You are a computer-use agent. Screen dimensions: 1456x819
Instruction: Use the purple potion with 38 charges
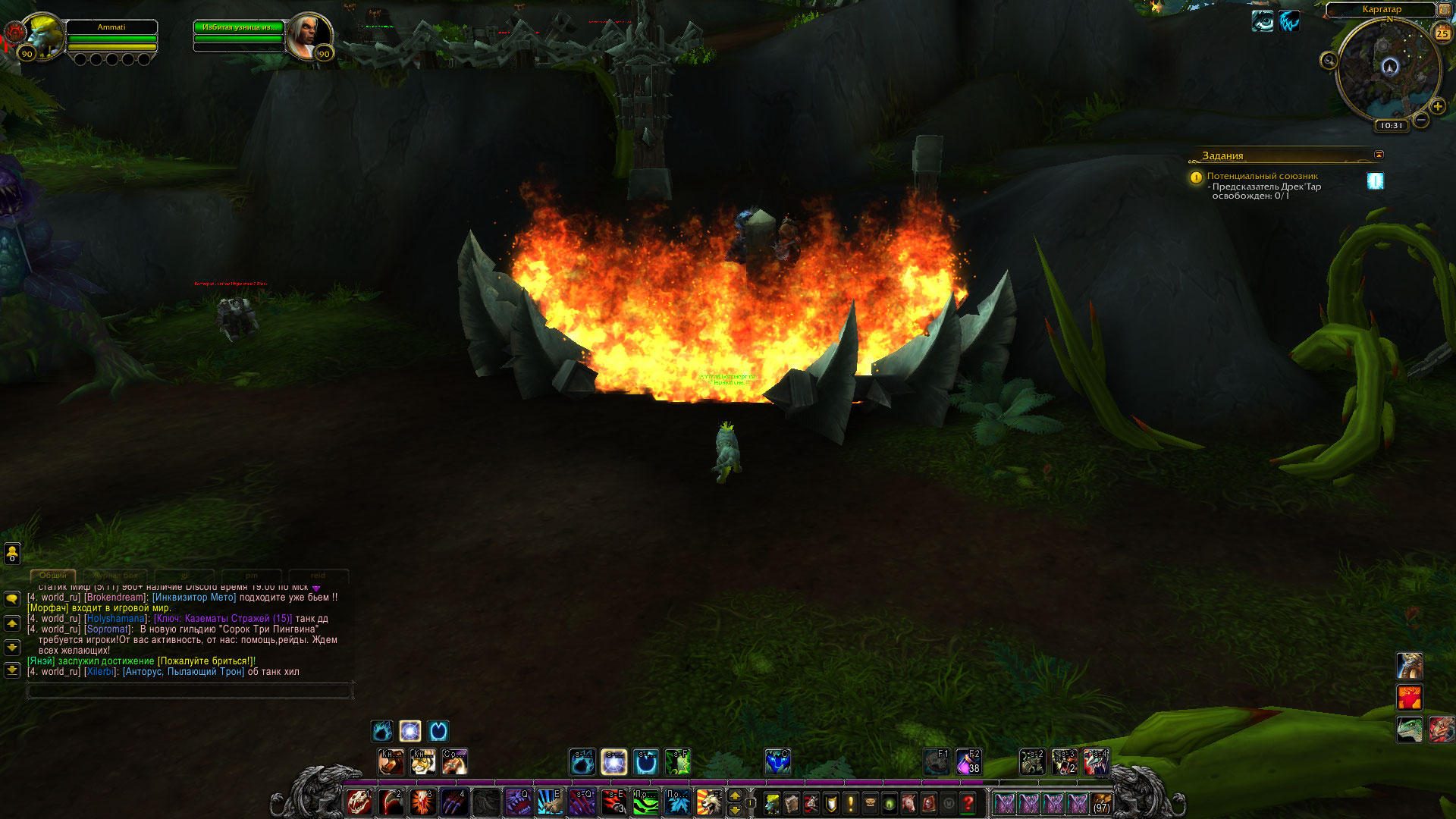coord(968,762)
